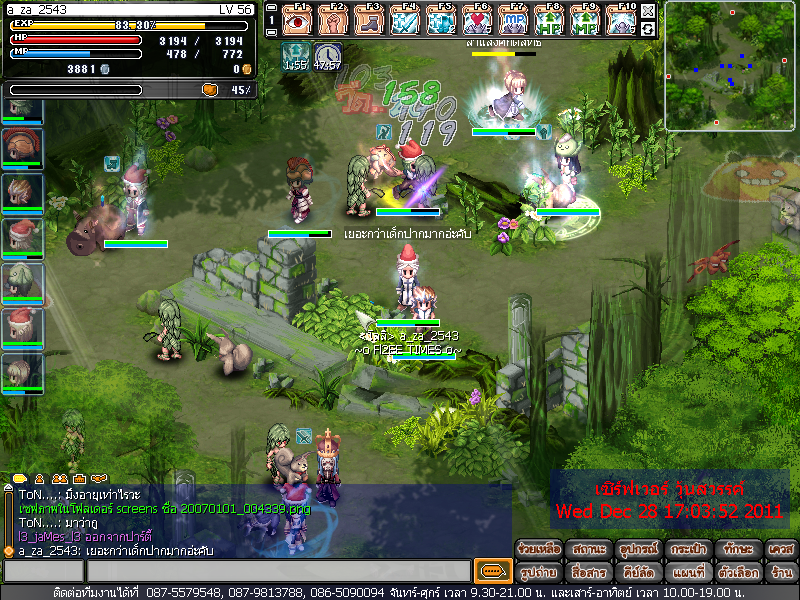800x600 pixels.
Task: Click the hotbar rotate arrows button
Action: click(648, 30)
